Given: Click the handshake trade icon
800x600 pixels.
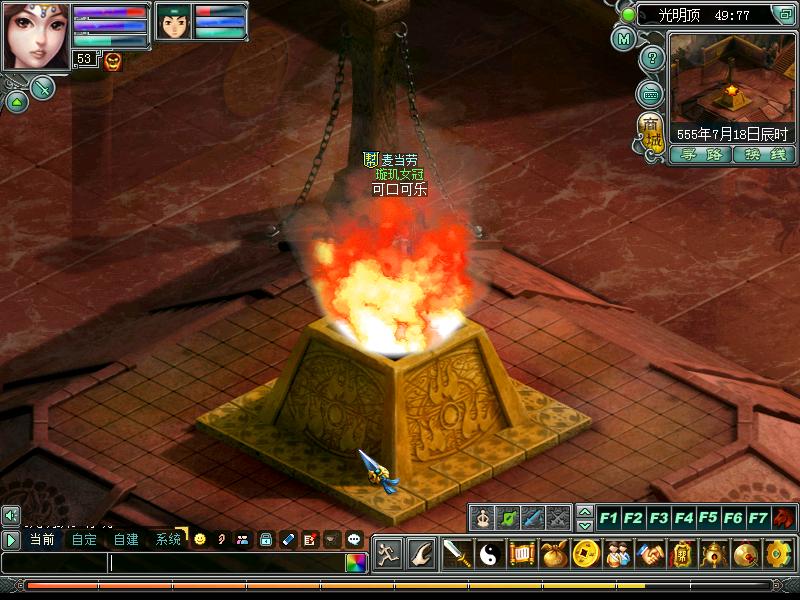Looking at the screenshot, I should pos(652,553).
